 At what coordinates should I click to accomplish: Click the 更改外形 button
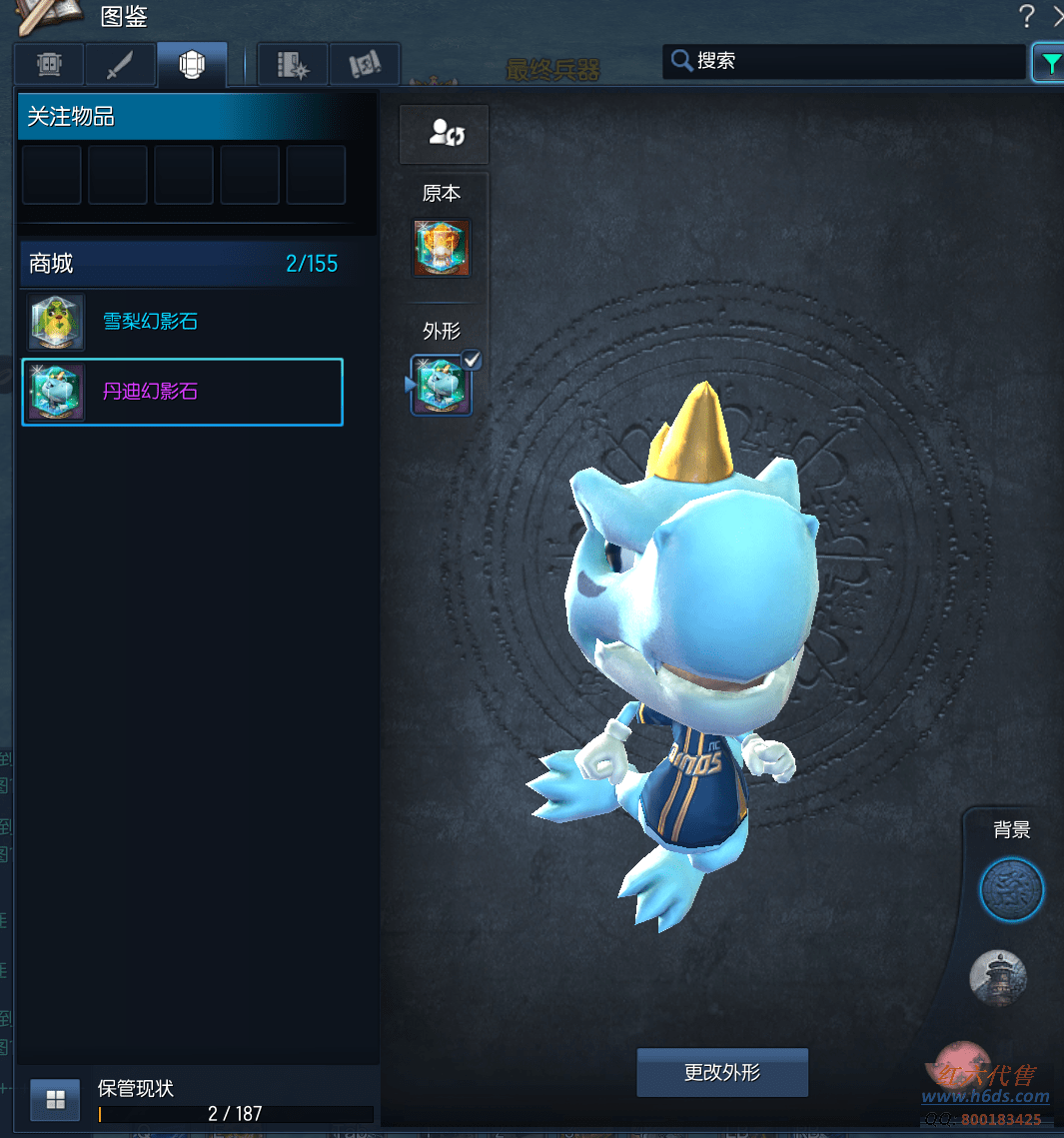pos(721,1072)
